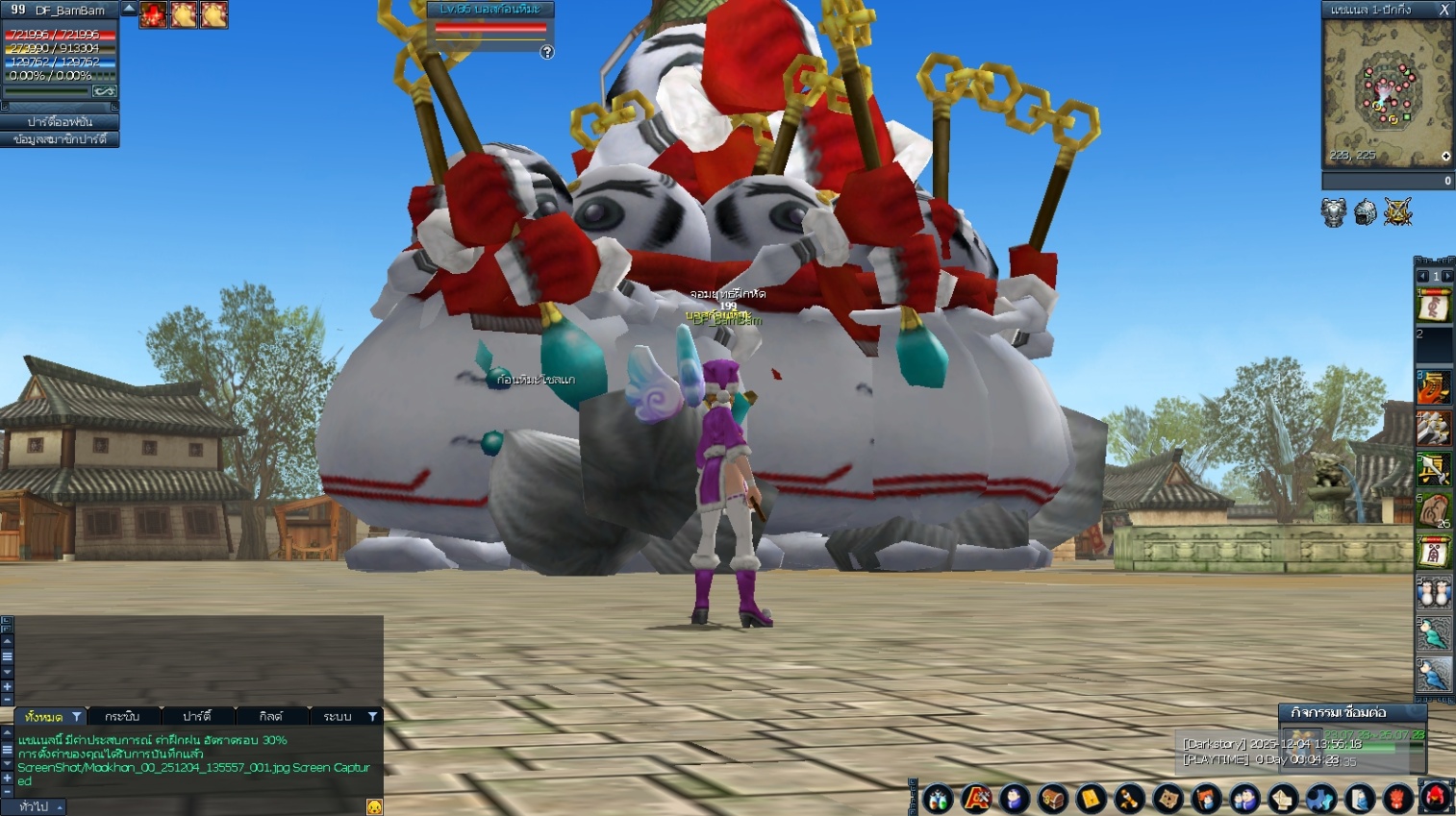This screenshot has height=816, width=1456.
Task: Open the treasure chest inventory icon
Action: click(1053, 799)
